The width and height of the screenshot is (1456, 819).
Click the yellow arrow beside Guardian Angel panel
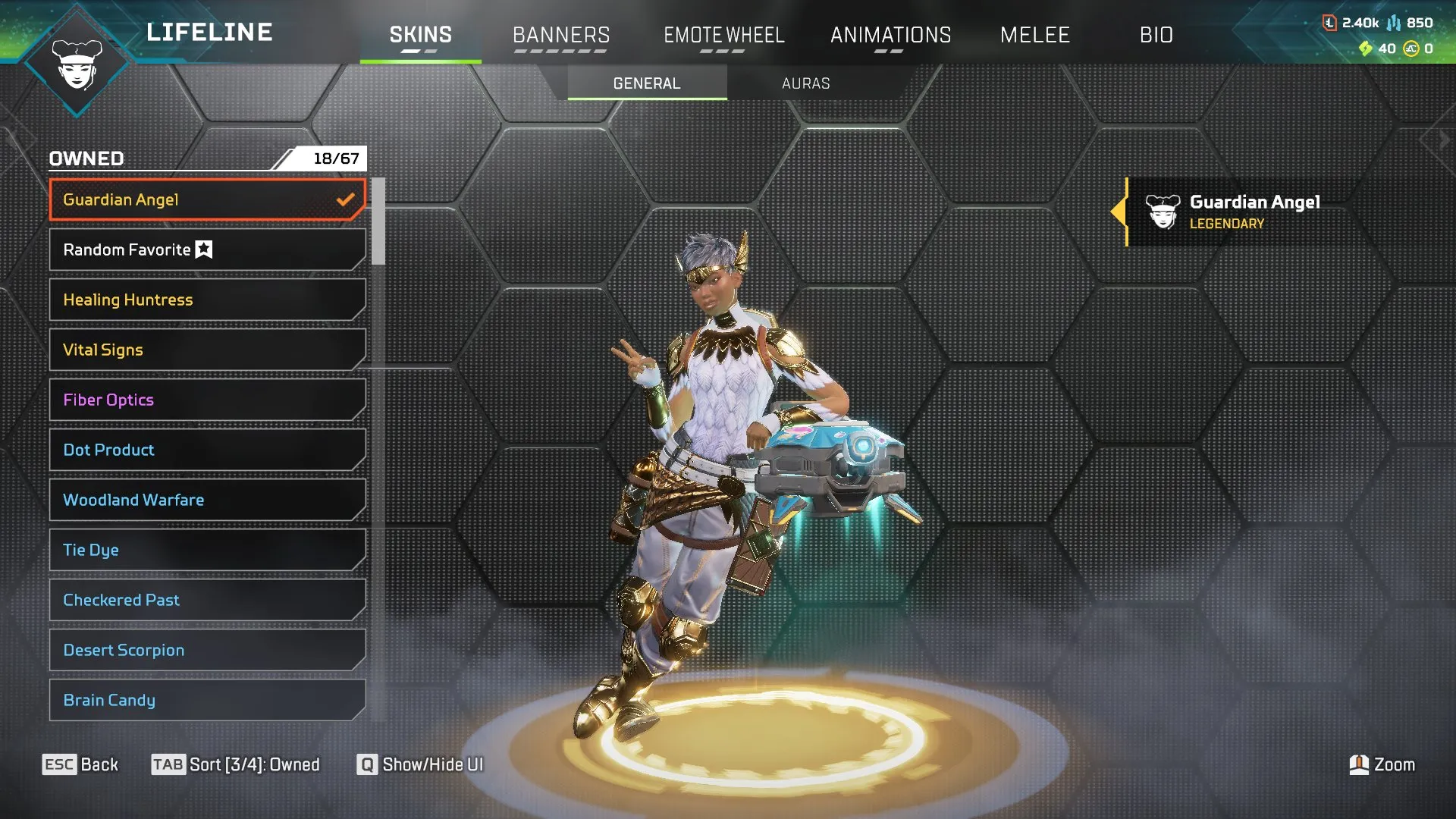(x=1121, y=212)
